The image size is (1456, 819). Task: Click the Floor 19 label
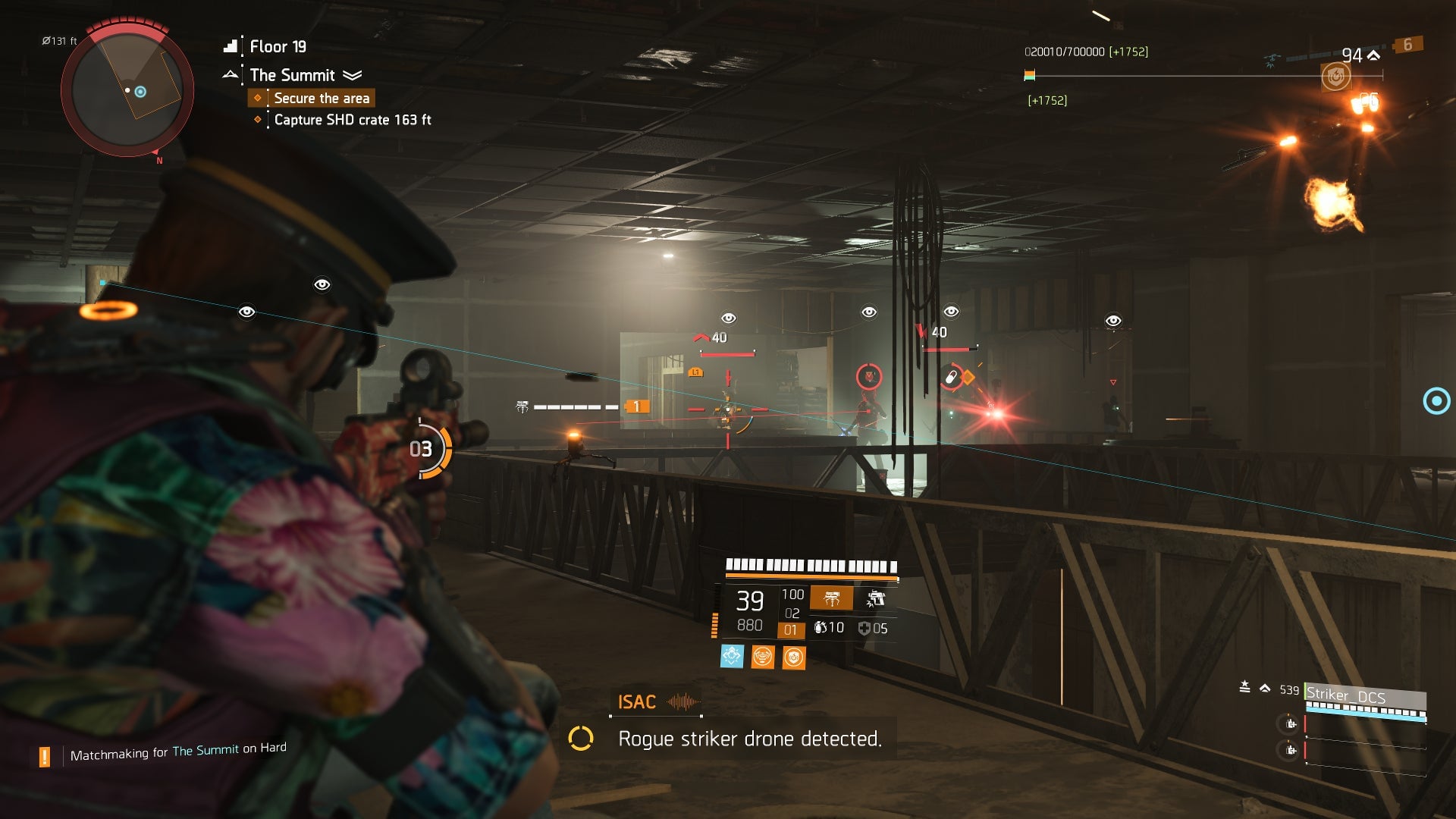277,46
